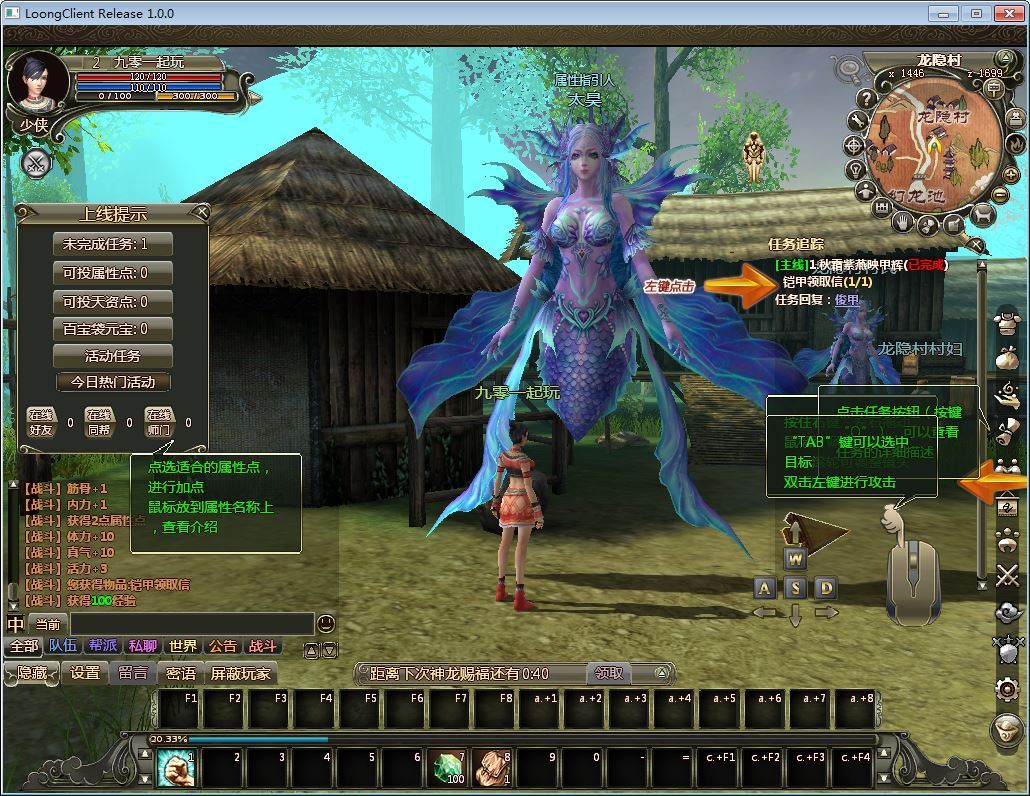Open the gear settings icon on right sidebar
Viewport: 1030px width, 796px height.
click(1006, 688)
